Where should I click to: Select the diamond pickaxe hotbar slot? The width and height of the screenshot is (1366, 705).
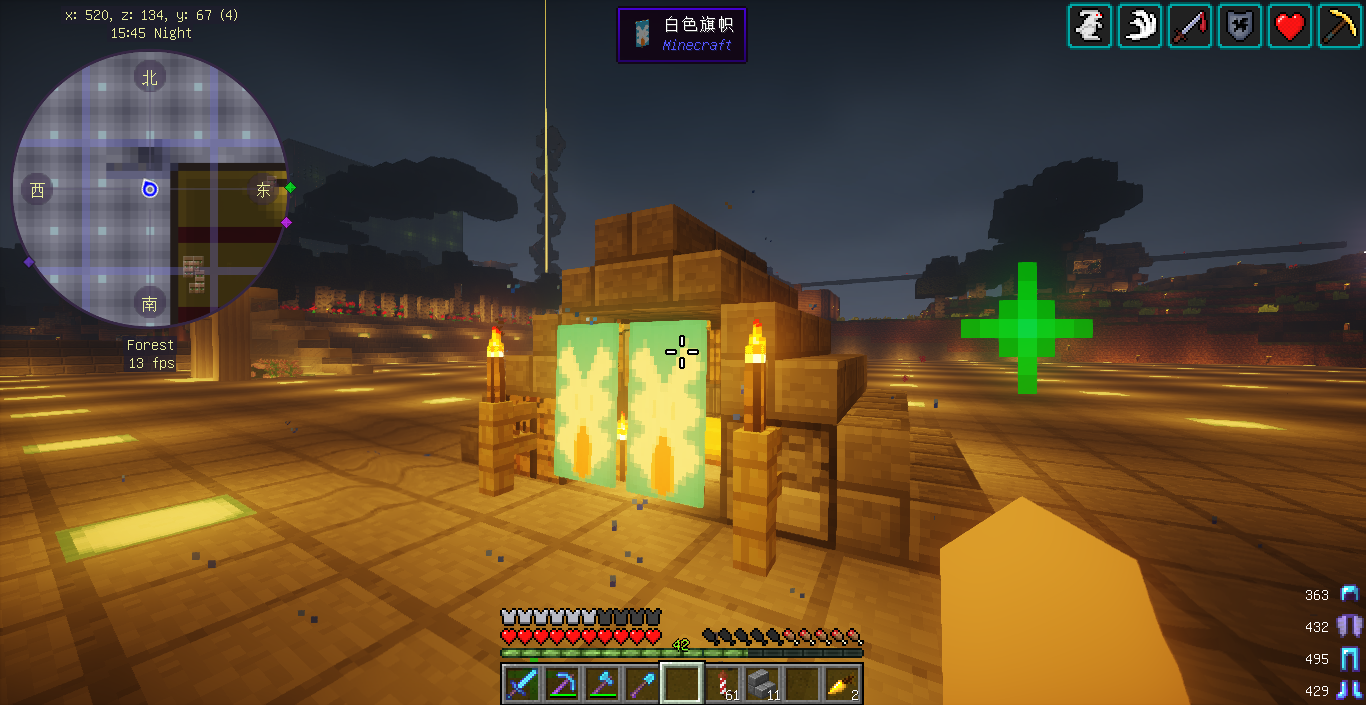click(x=561, y=684)
